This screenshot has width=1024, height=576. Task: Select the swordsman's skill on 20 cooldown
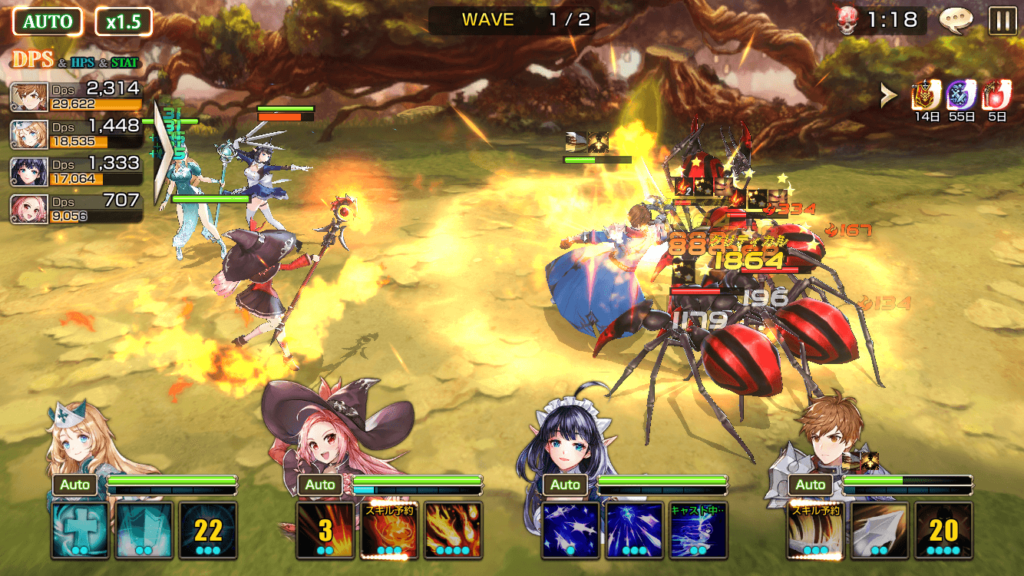(x=944, y=530)
